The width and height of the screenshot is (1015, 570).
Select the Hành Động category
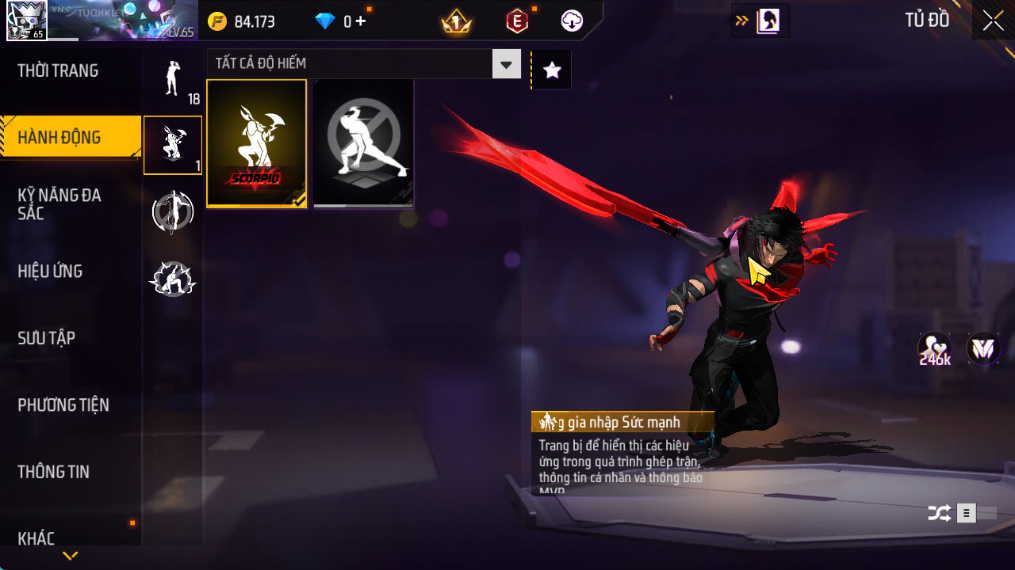pyautogui.click(x=60, y=137)
